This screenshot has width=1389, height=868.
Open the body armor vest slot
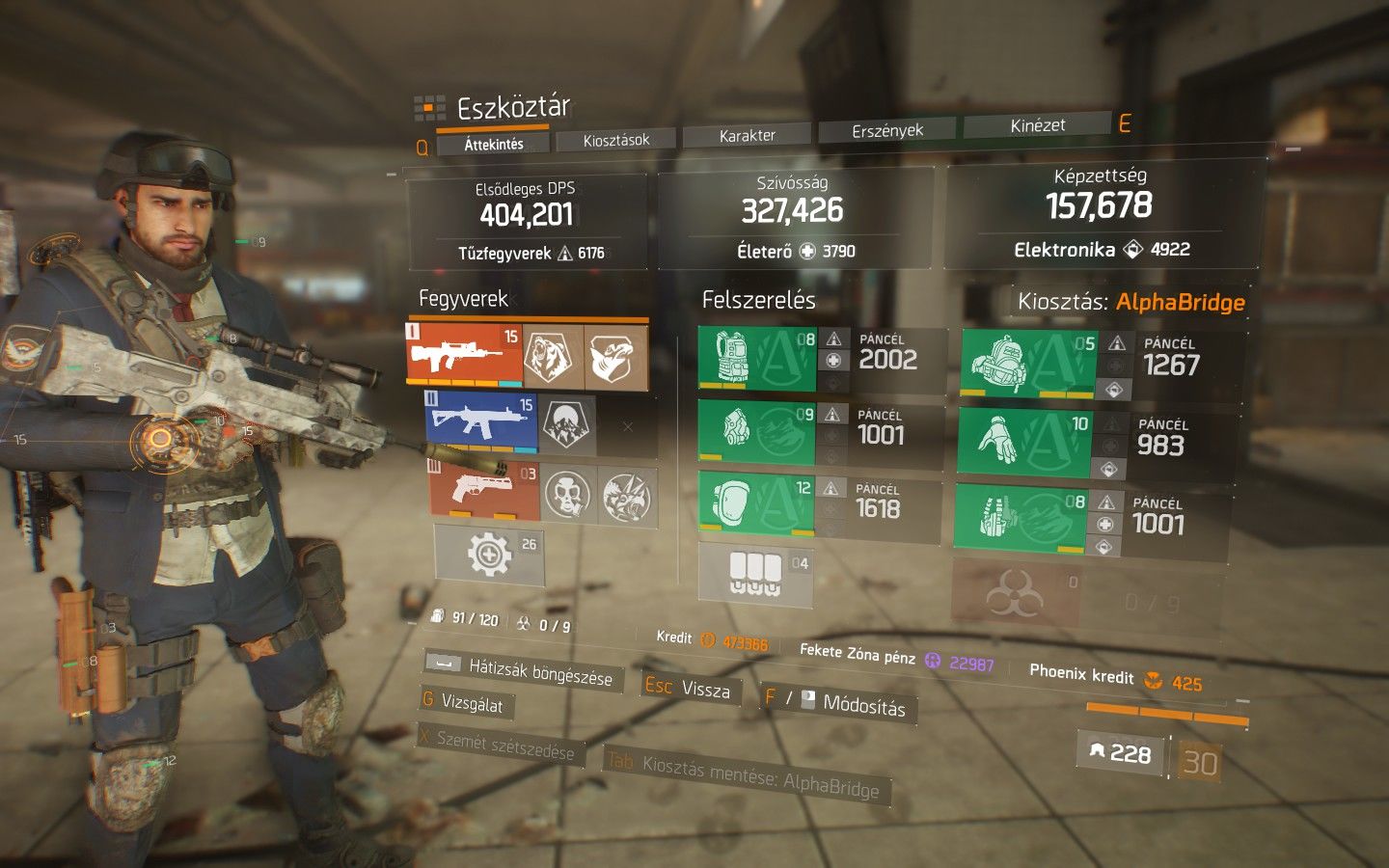pos(757,359)
